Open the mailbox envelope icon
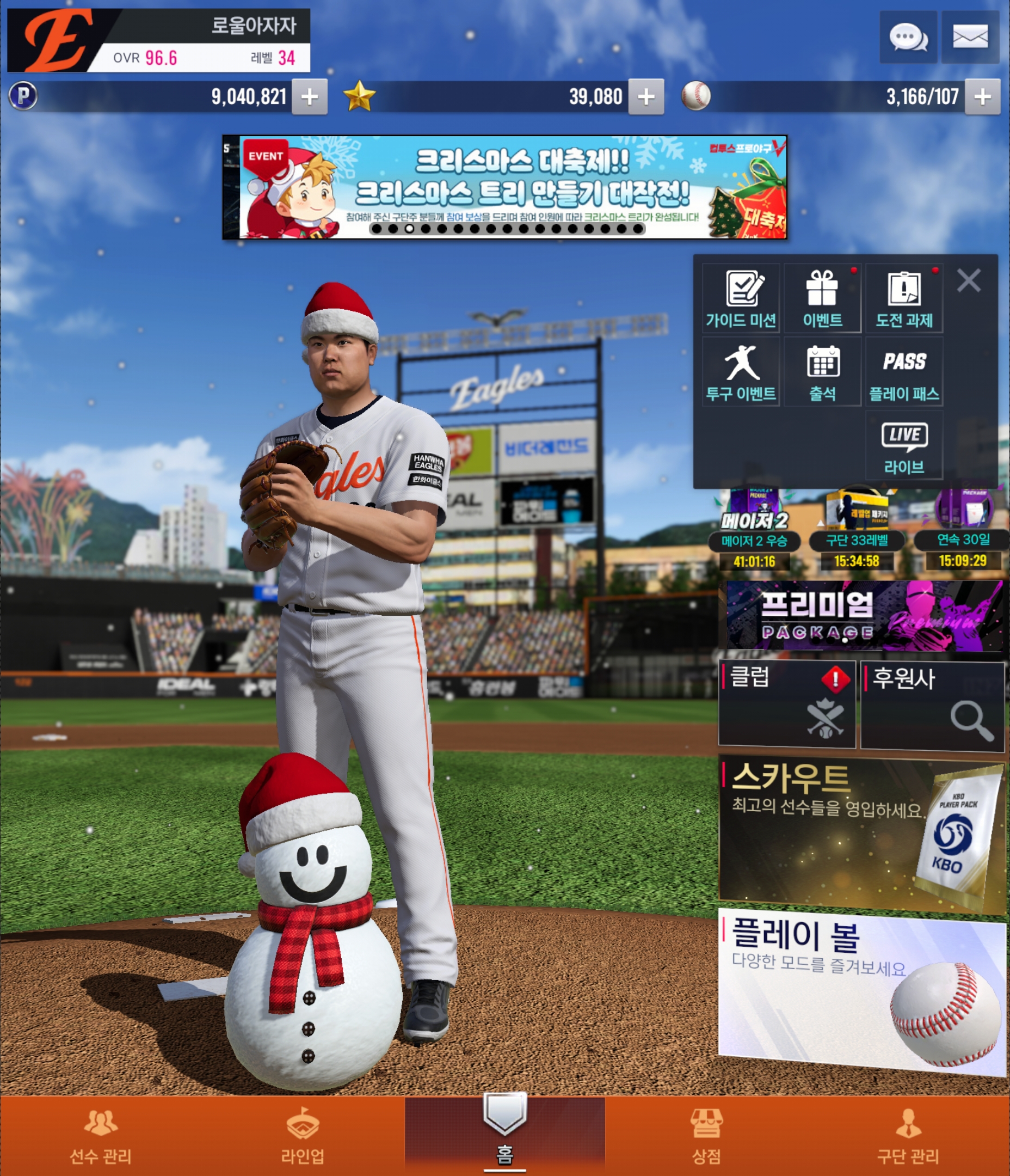This screenshot has height=1176, width=1010. [x=970, y=38]
